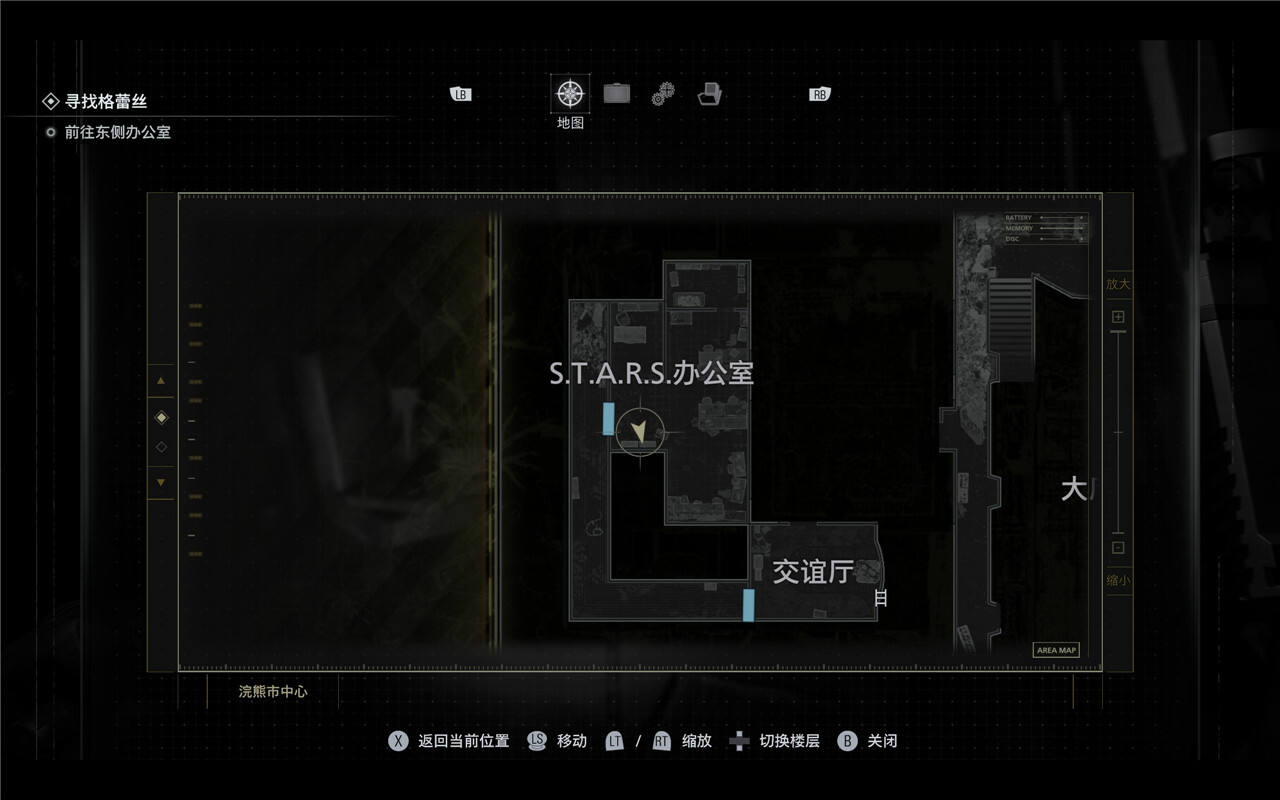This screenshot has height=800, width=1280.
Task: Zoom out with the minus button
Action: pos(1118,547)
